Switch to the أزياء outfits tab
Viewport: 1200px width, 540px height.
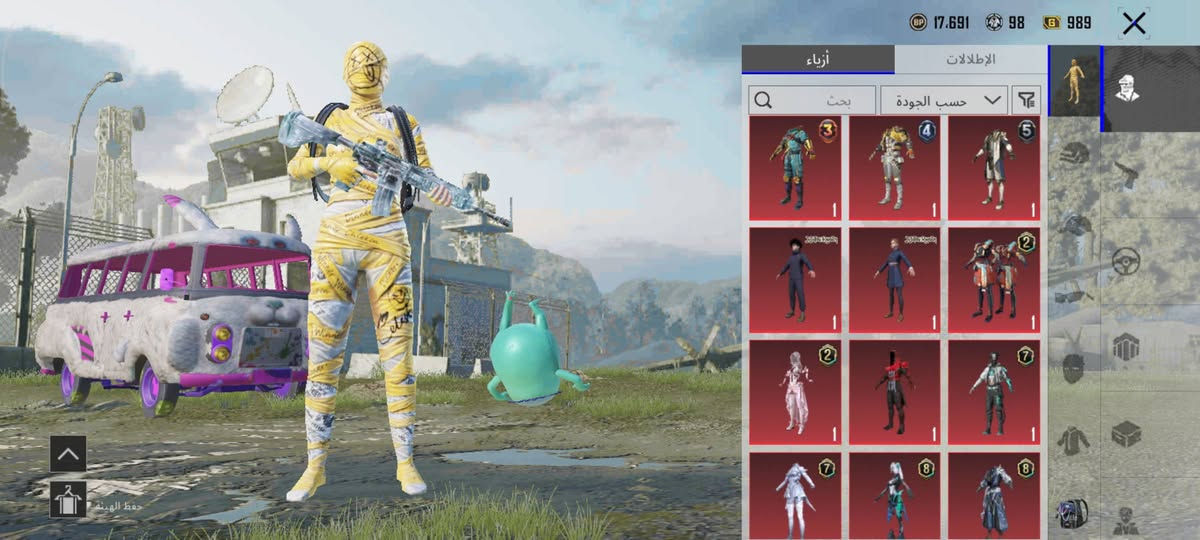[818, 59]
